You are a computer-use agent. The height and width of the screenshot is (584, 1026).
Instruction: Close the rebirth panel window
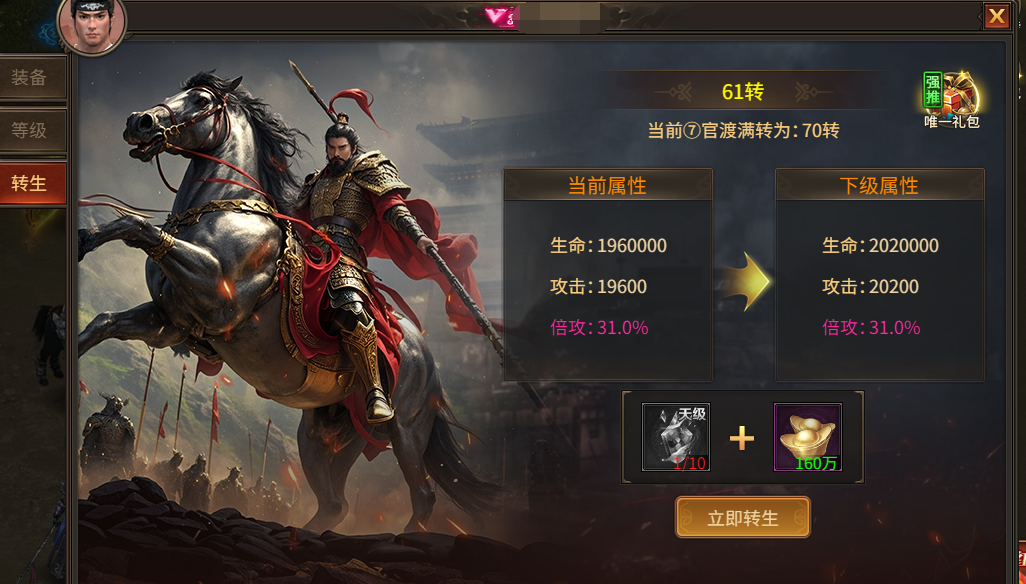pos(996,16)
